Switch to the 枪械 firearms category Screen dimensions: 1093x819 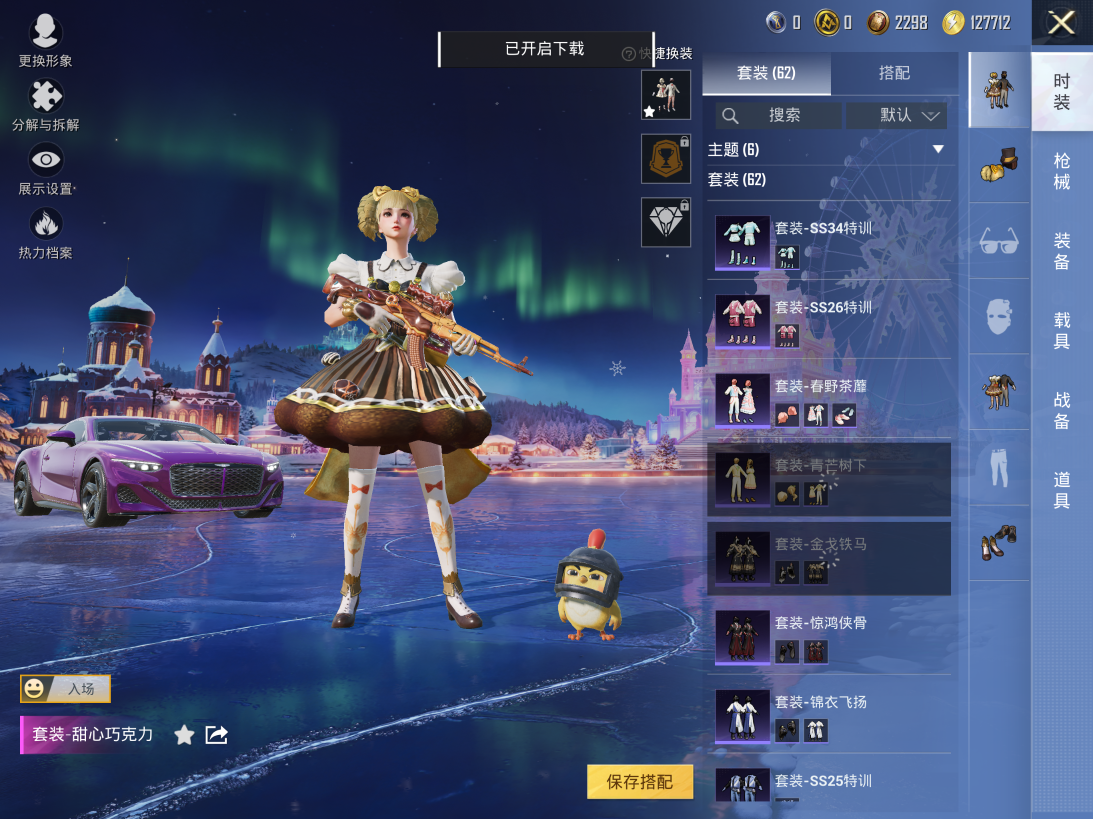coord(1062,171)
